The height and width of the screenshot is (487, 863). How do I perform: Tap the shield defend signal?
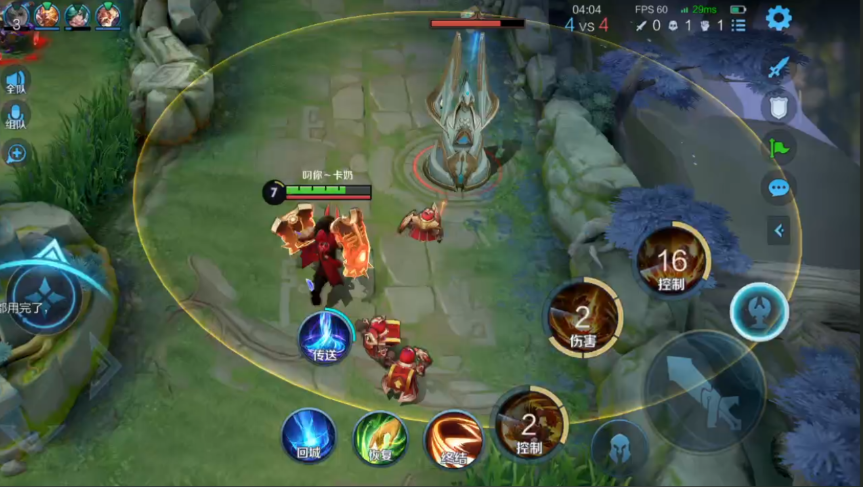778,106
